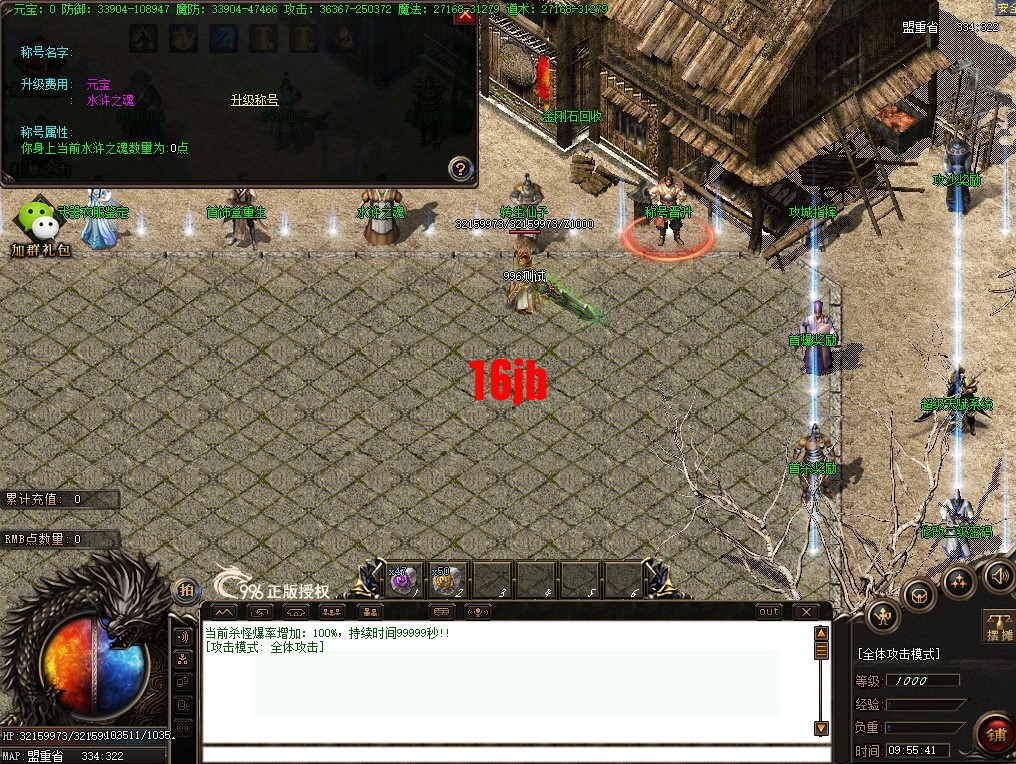1016x764 pixels.
Task: Select the microphone voice chat button
Action: point(480,611)
